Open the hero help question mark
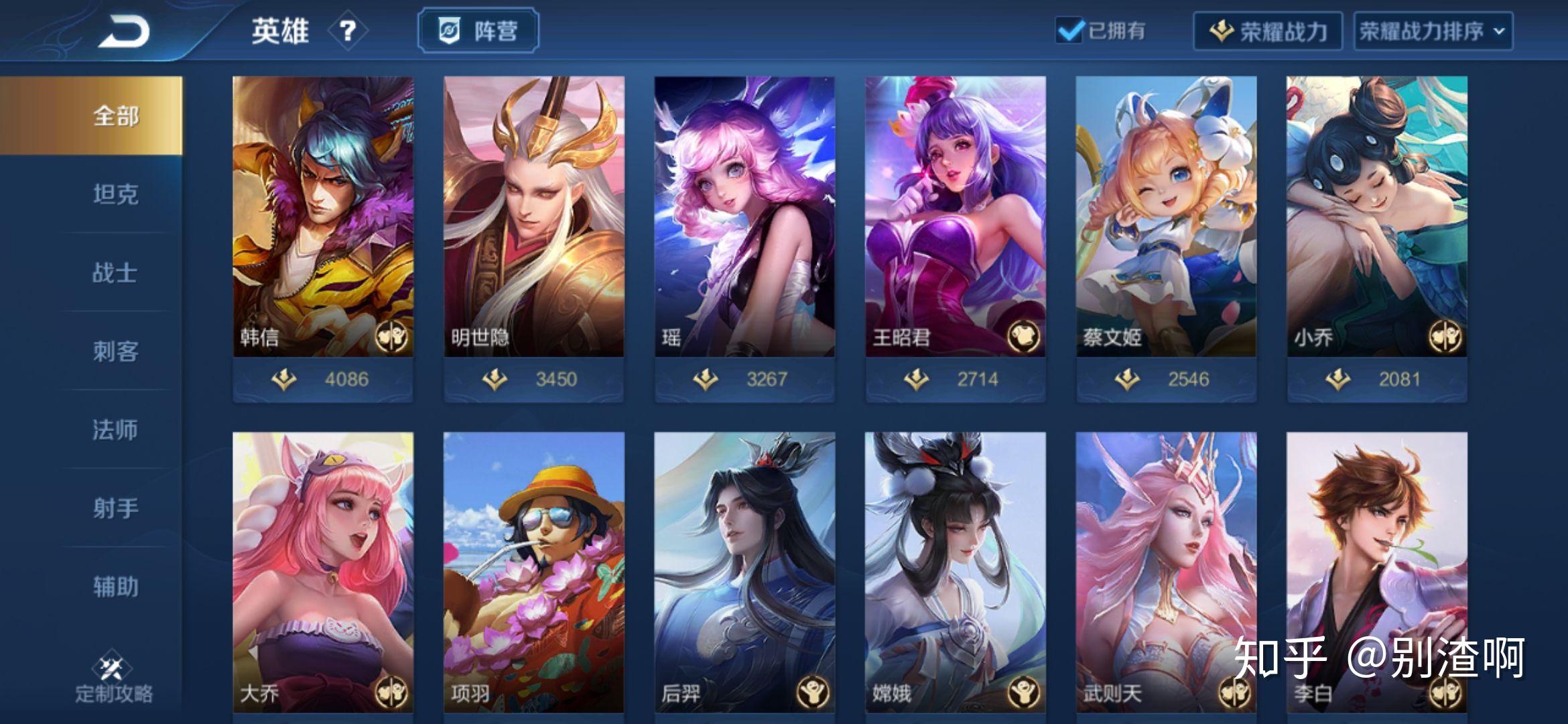Image resolution: width=1568 pixels, height=724 pixels. click(x=347, y=31)
